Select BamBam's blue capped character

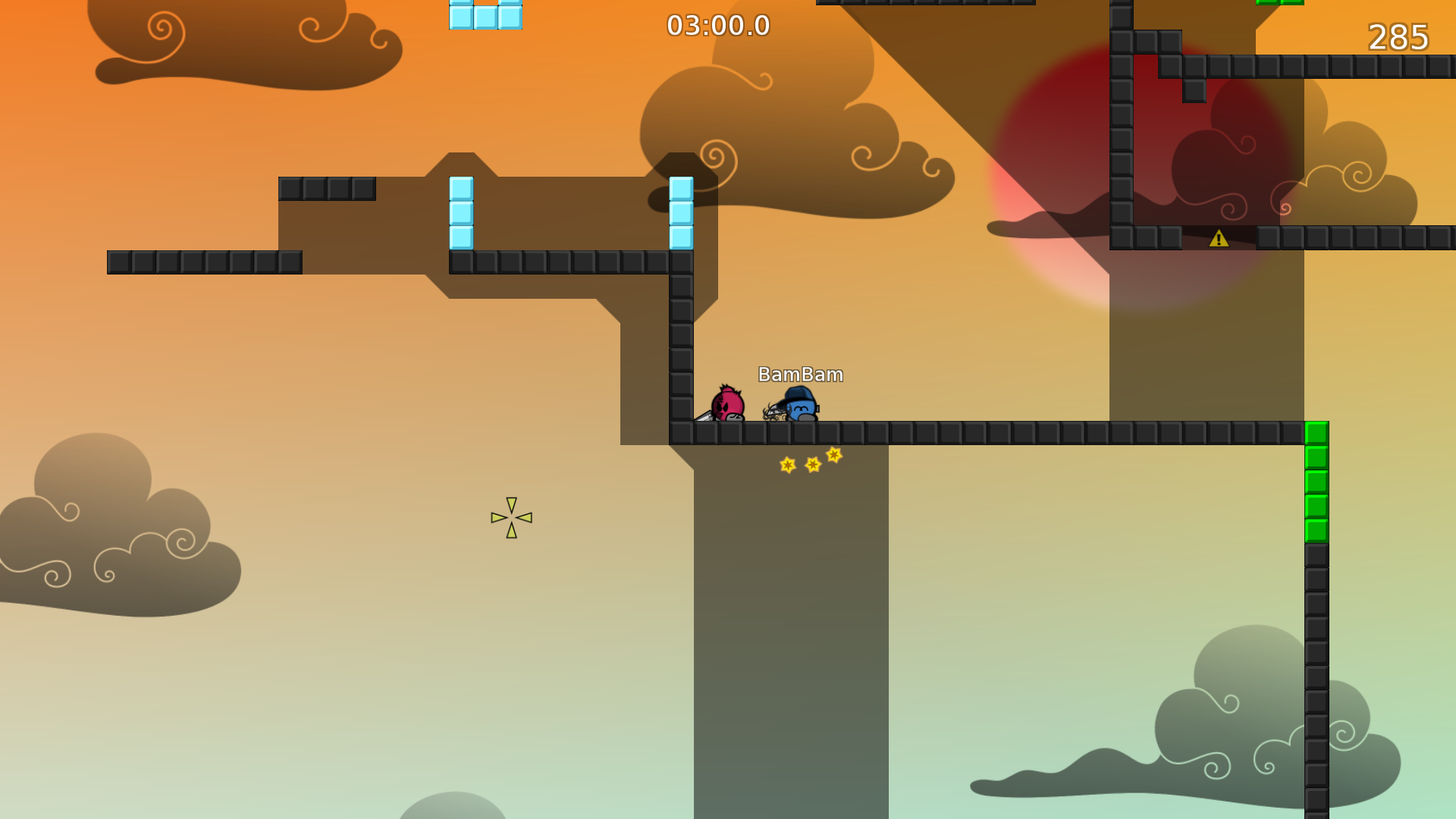pos(802,406)
